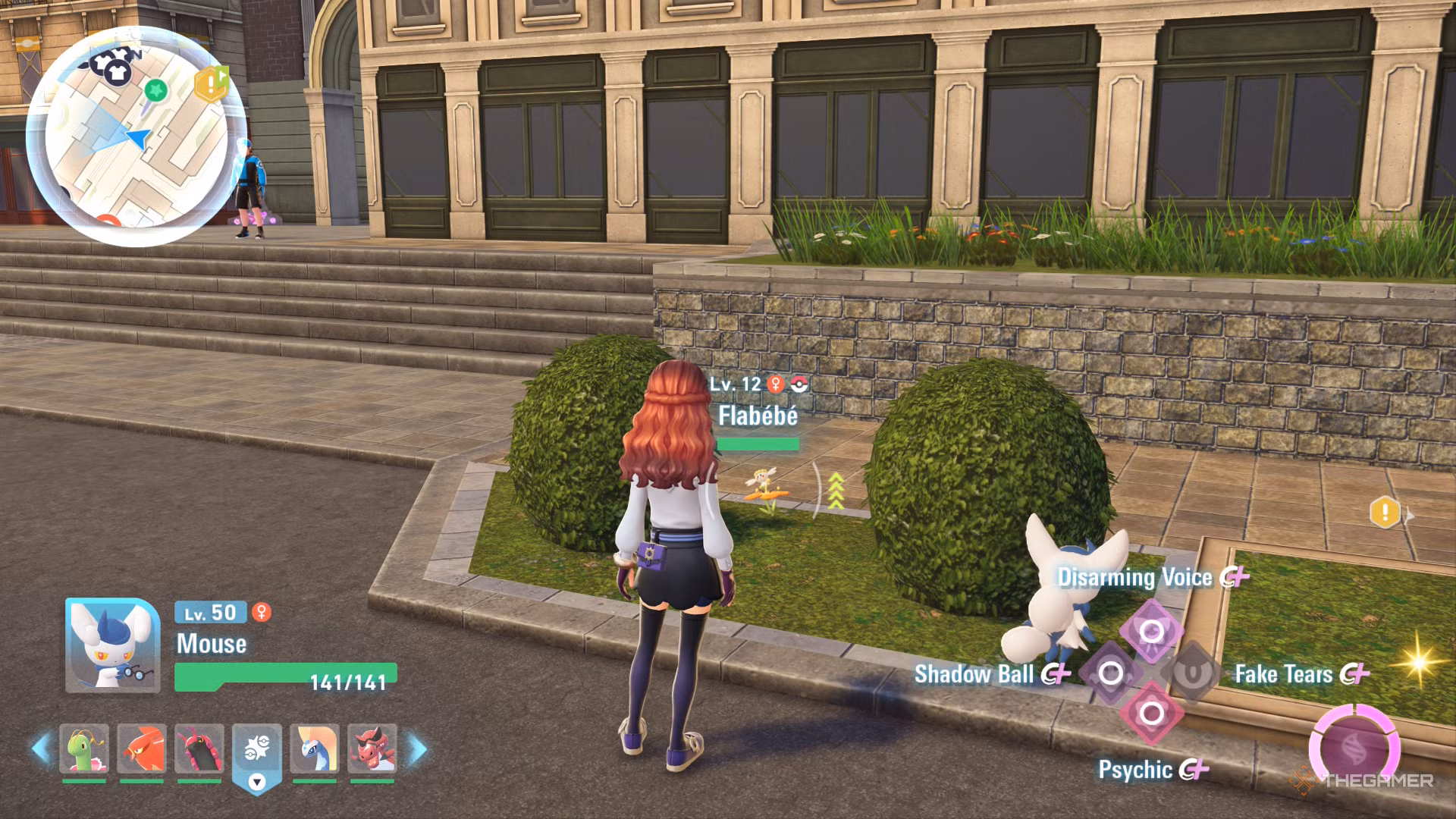
Task: Use the Fake Tears move
Action: point(1192,673)
